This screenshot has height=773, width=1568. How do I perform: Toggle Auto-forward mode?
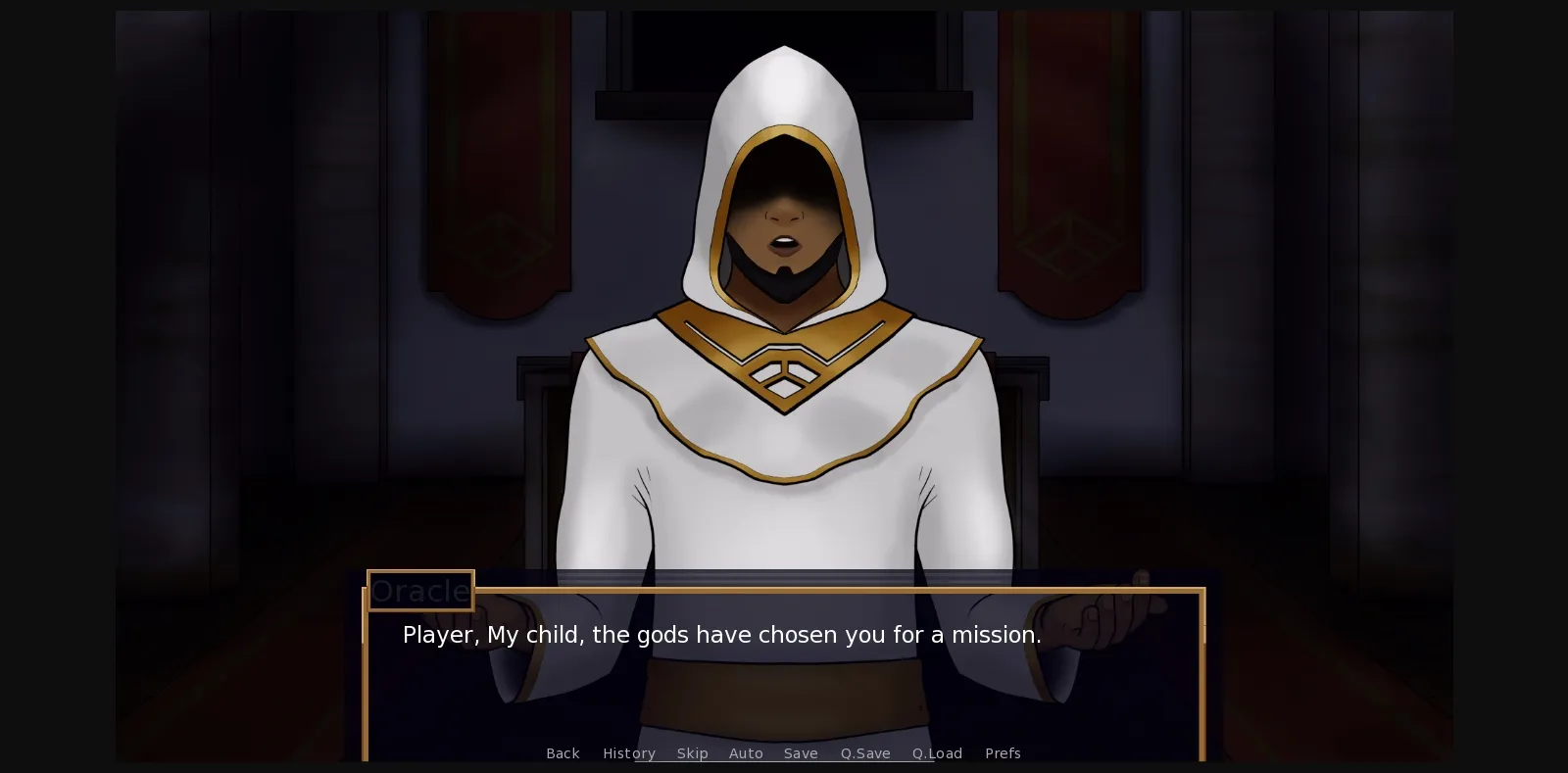pos(746,753)
